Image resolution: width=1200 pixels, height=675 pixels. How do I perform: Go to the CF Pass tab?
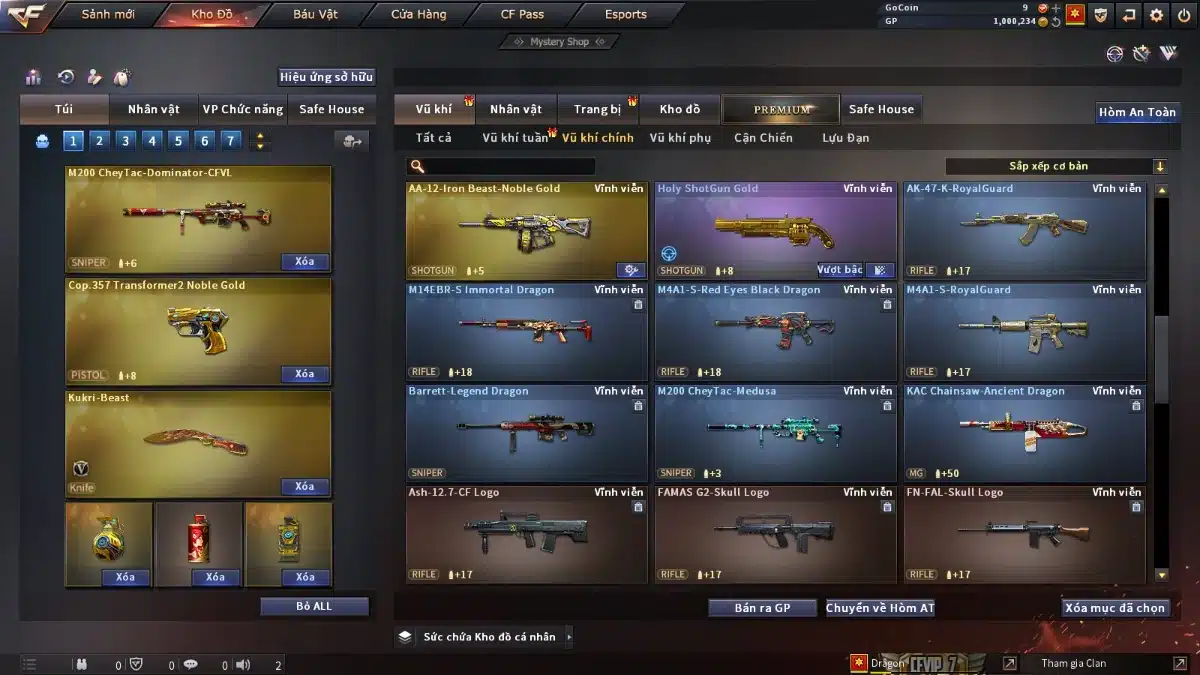(x=522, y=15)
